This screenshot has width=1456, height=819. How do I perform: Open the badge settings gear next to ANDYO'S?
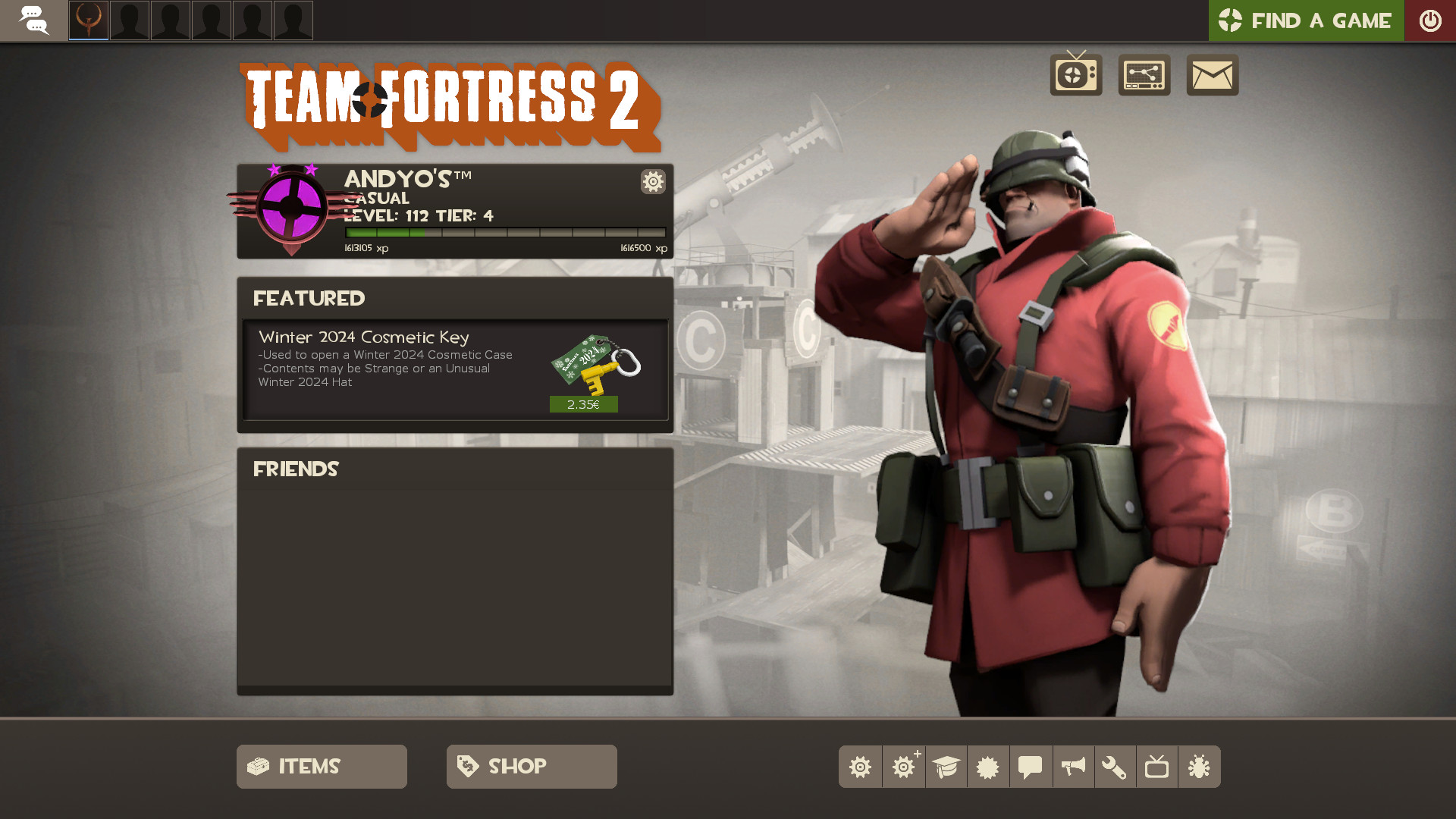(x=653, y=182)
